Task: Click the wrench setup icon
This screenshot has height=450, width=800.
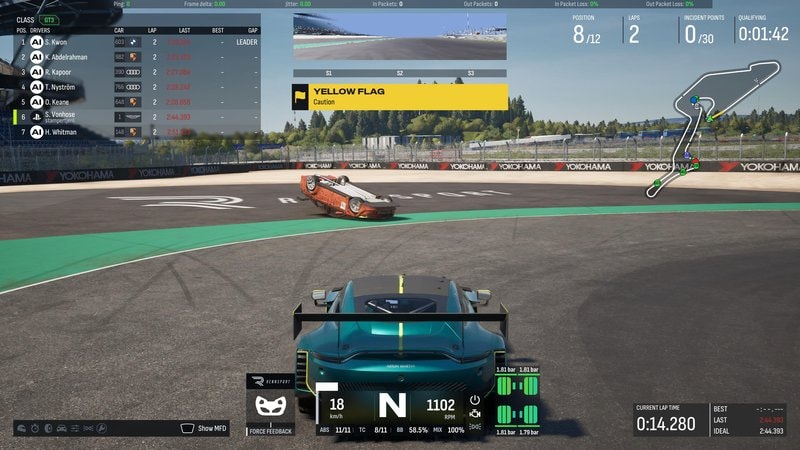Action: pyautogui.click(x=99, y=428)
